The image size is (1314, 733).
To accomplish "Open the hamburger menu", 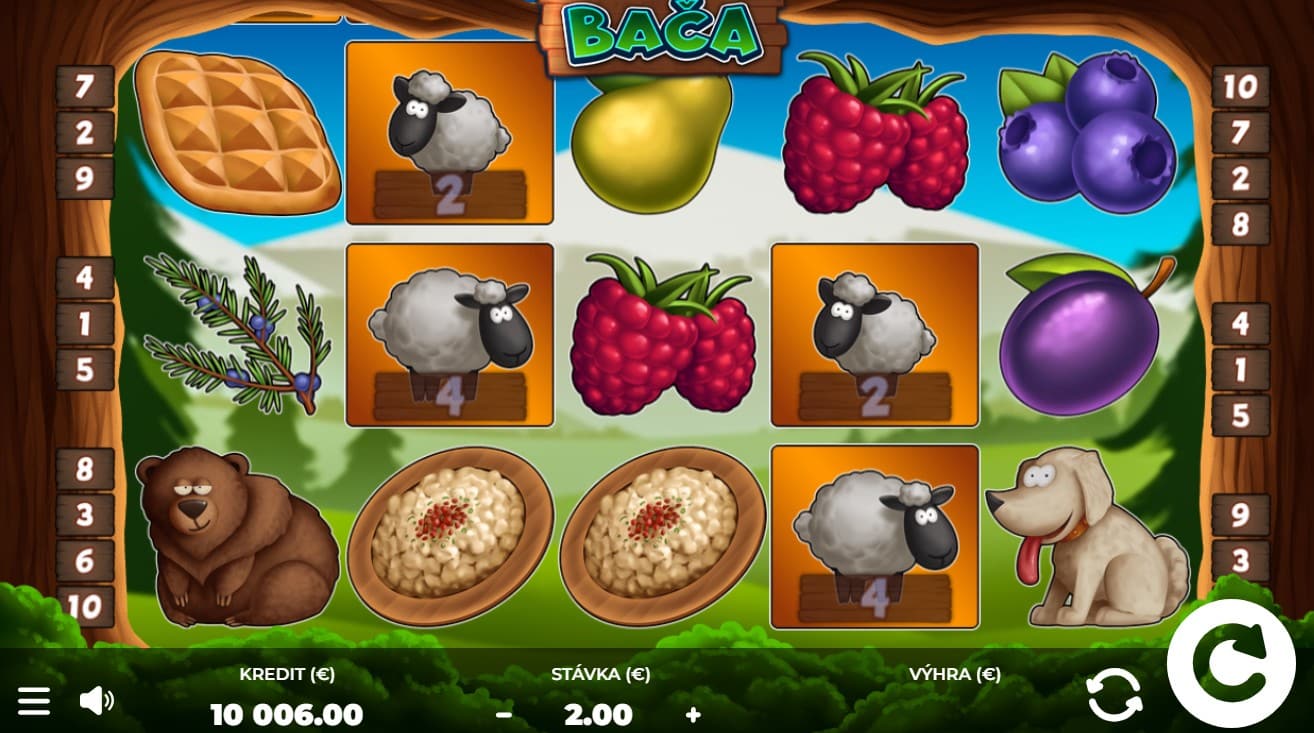I will click(x=34, y=700).
